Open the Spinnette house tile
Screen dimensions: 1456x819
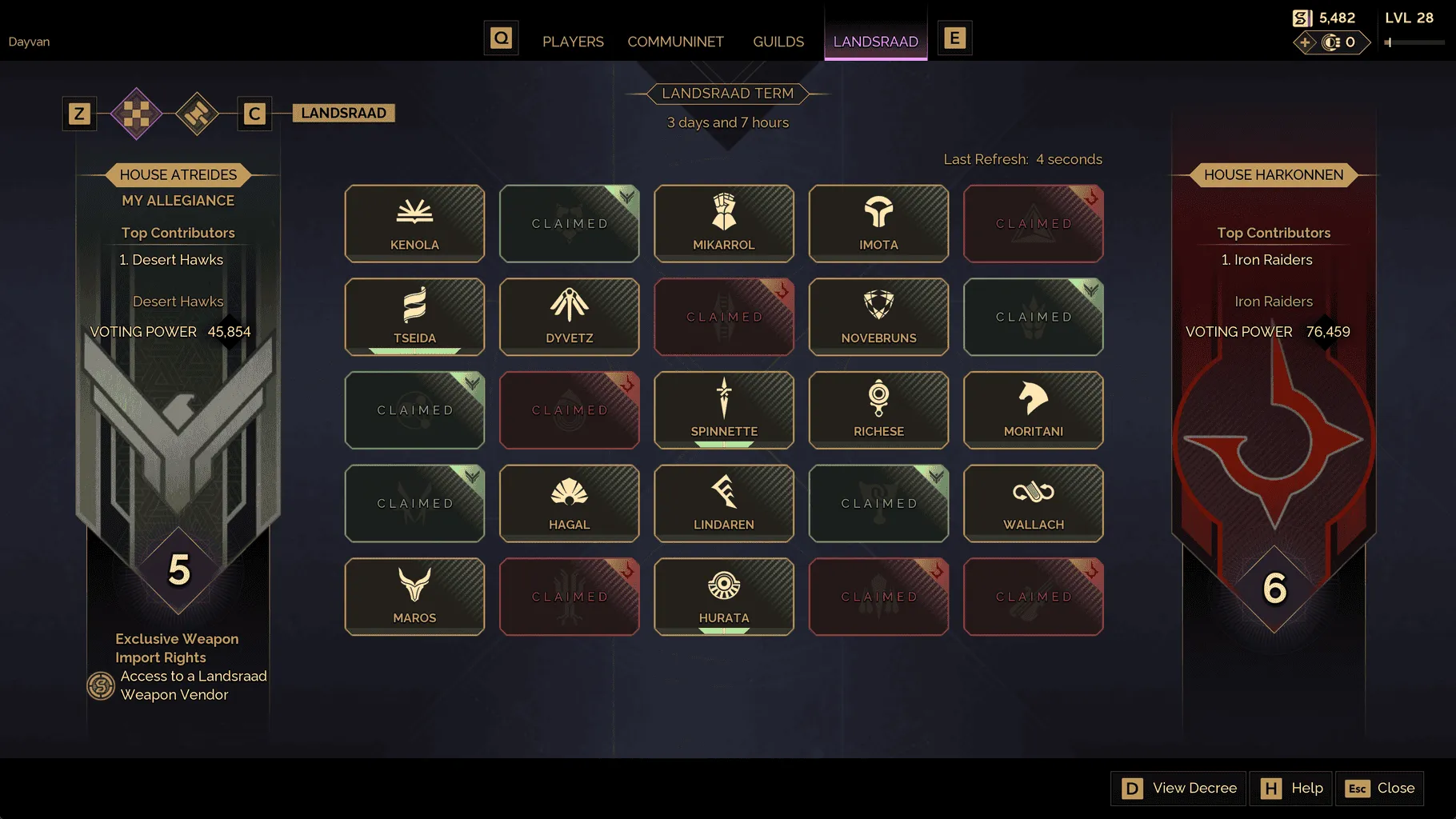tap(724, 410)
